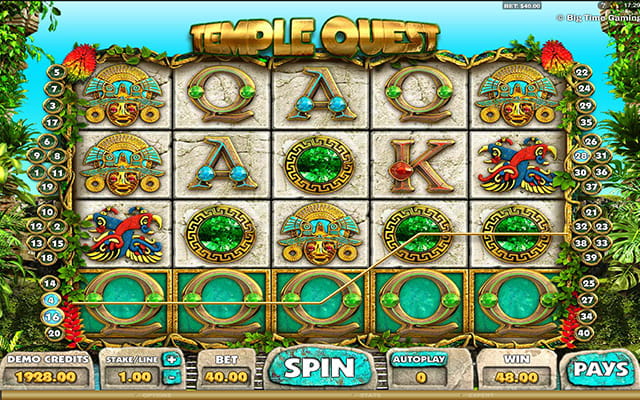
Task: Select payline number 5
Action: 57,72
